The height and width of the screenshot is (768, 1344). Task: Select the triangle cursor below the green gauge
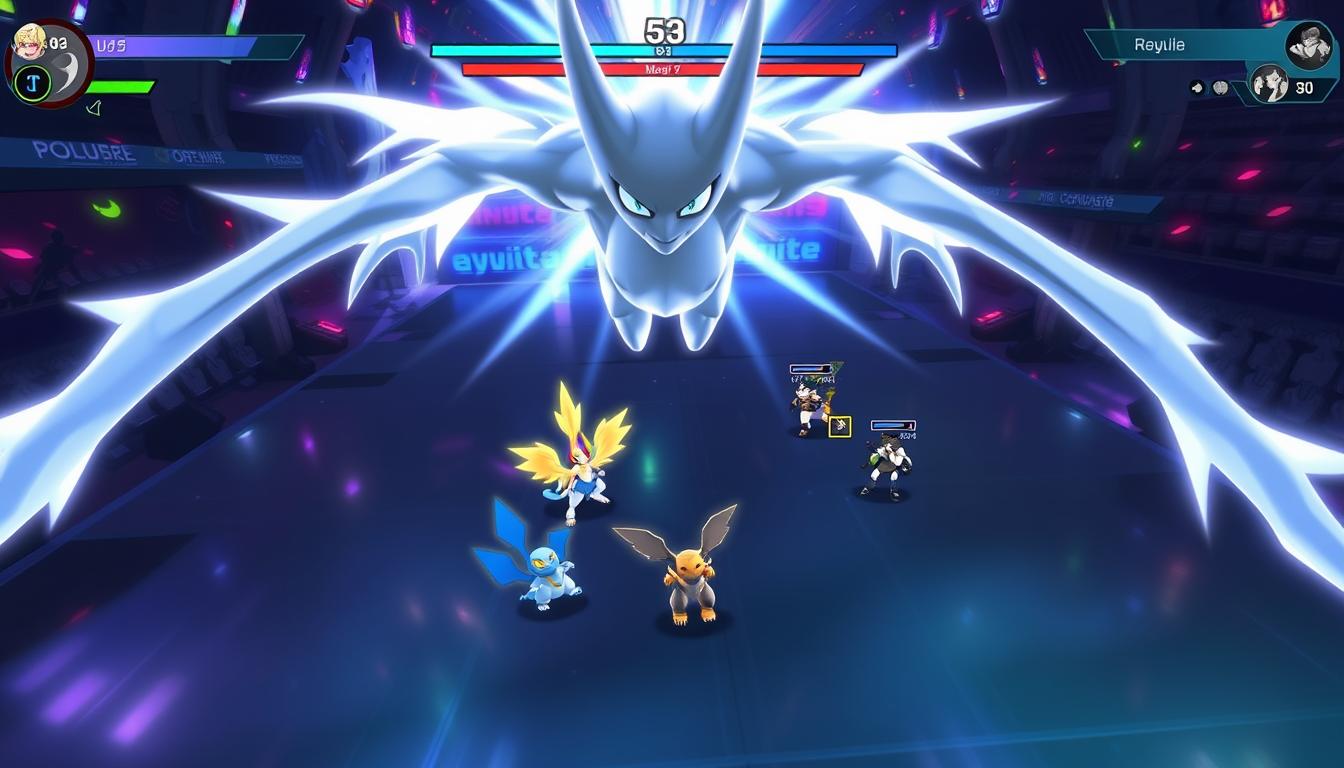(94, 108)
